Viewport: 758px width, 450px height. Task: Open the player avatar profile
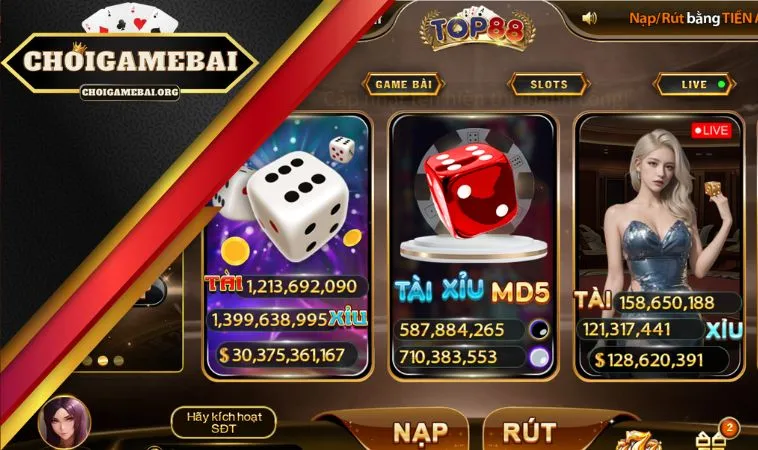(x=64, y=423)
